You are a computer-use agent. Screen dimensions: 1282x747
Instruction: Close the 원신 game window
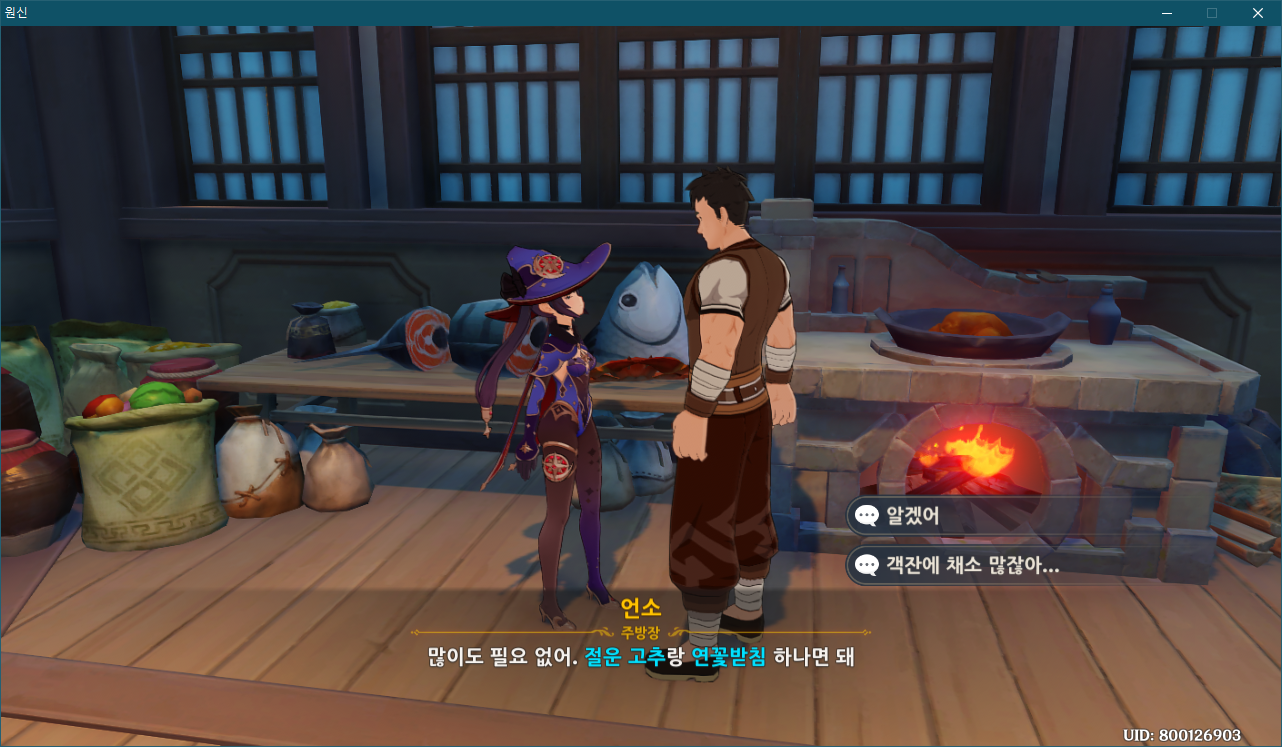point(1257,13)
